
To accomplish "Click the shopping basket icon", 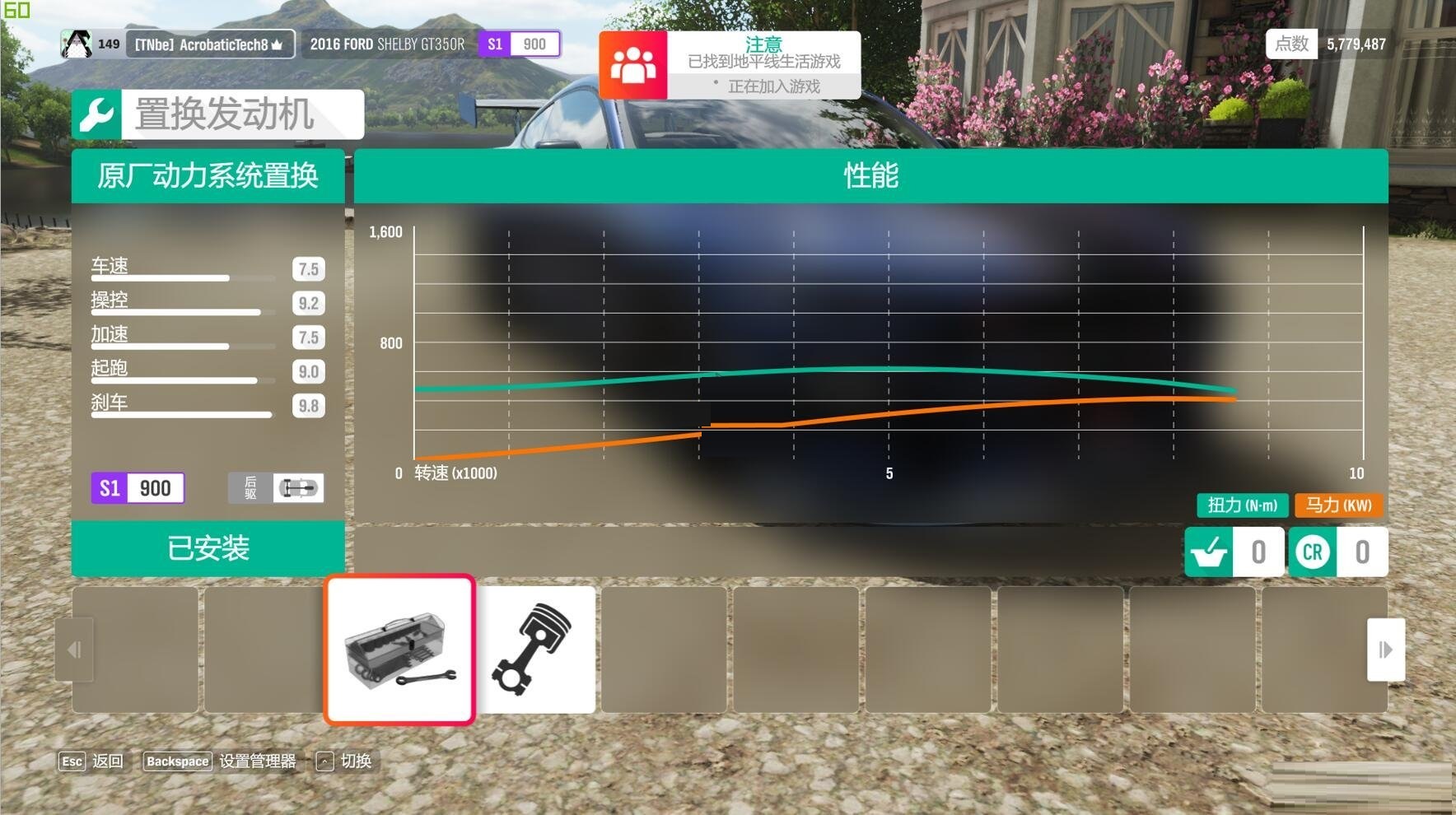I will 1209,552.
